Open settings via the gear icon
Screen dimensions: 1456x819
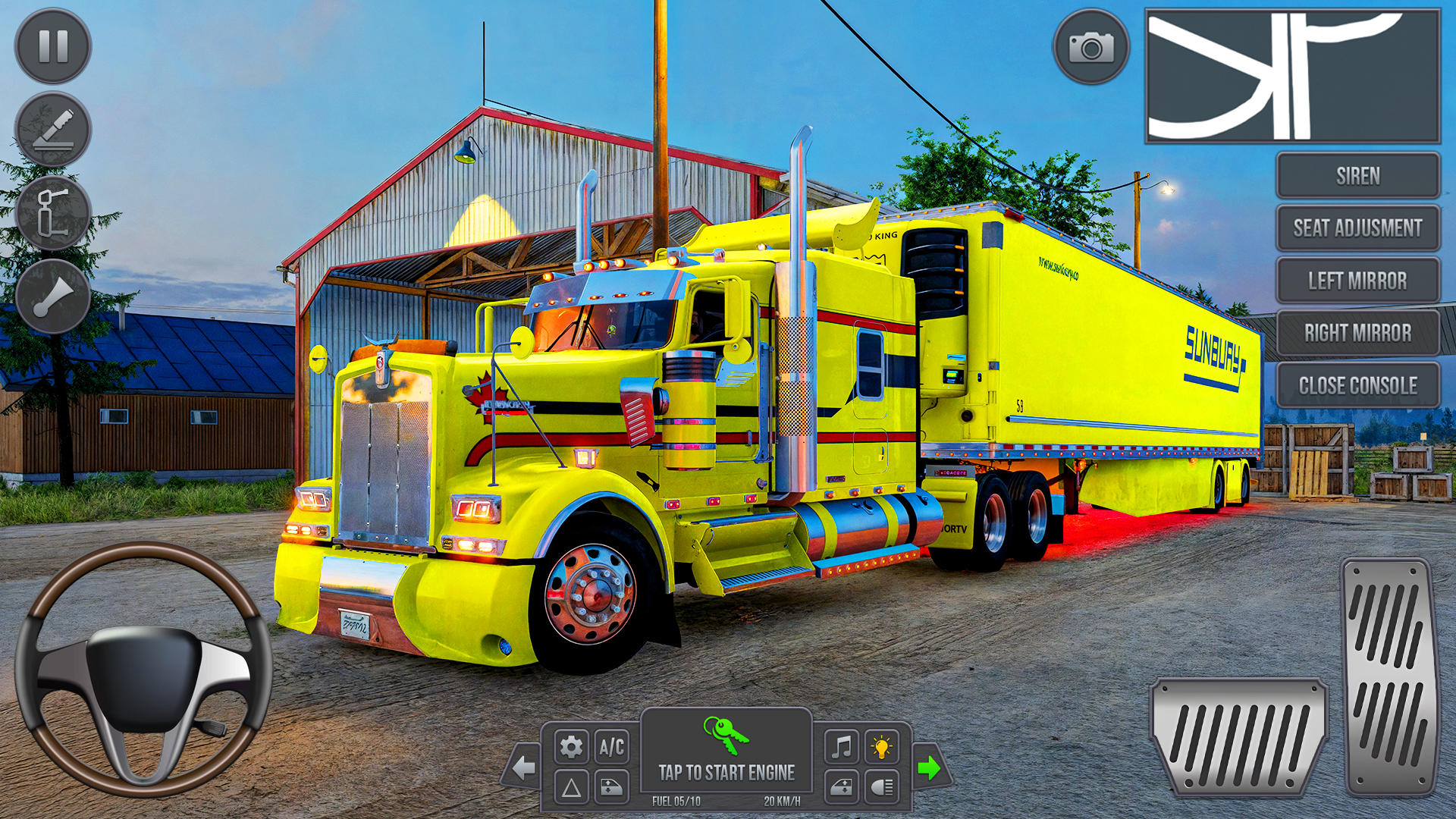coord(570,747)
